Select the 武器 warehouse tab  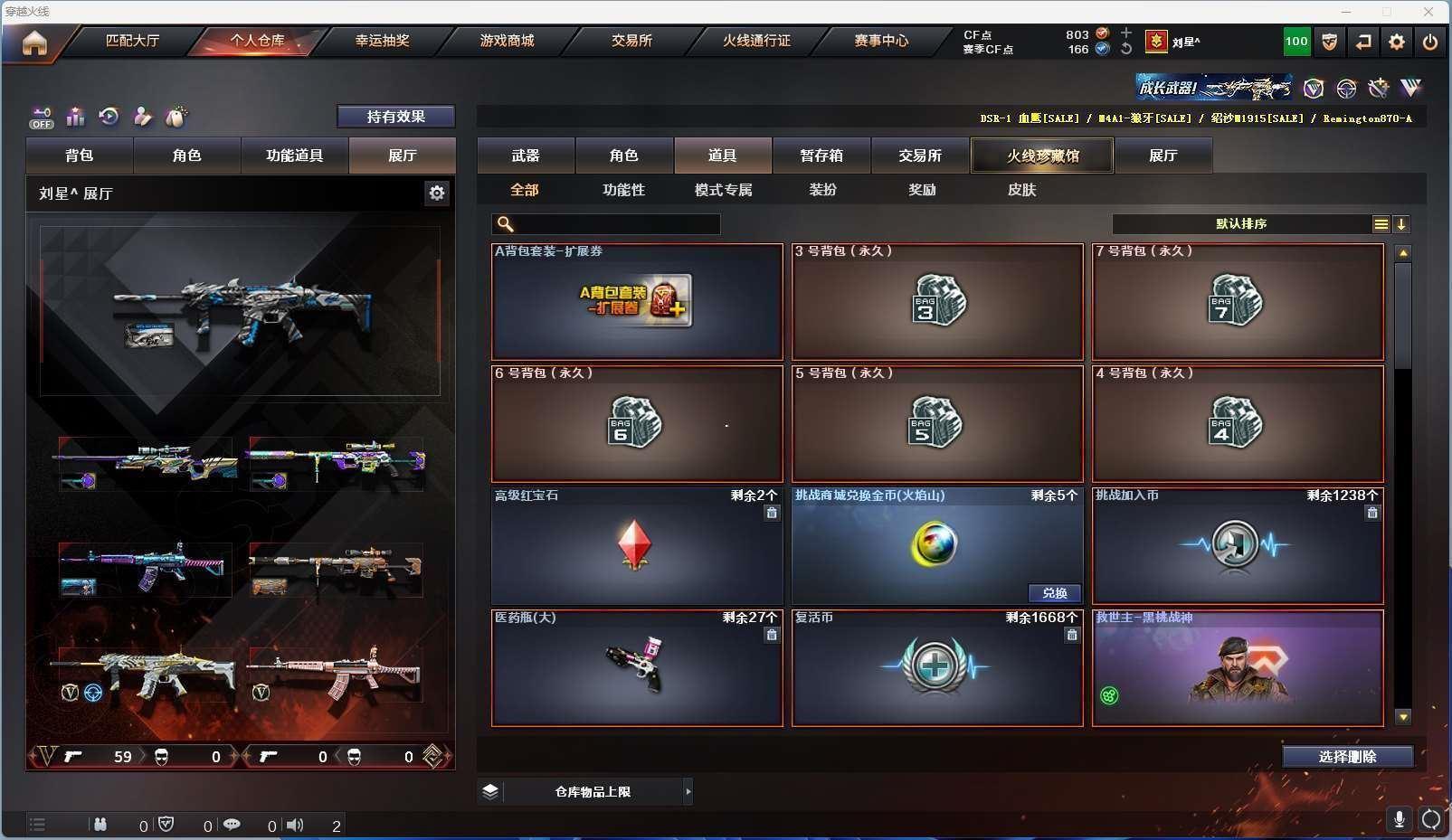526,156
